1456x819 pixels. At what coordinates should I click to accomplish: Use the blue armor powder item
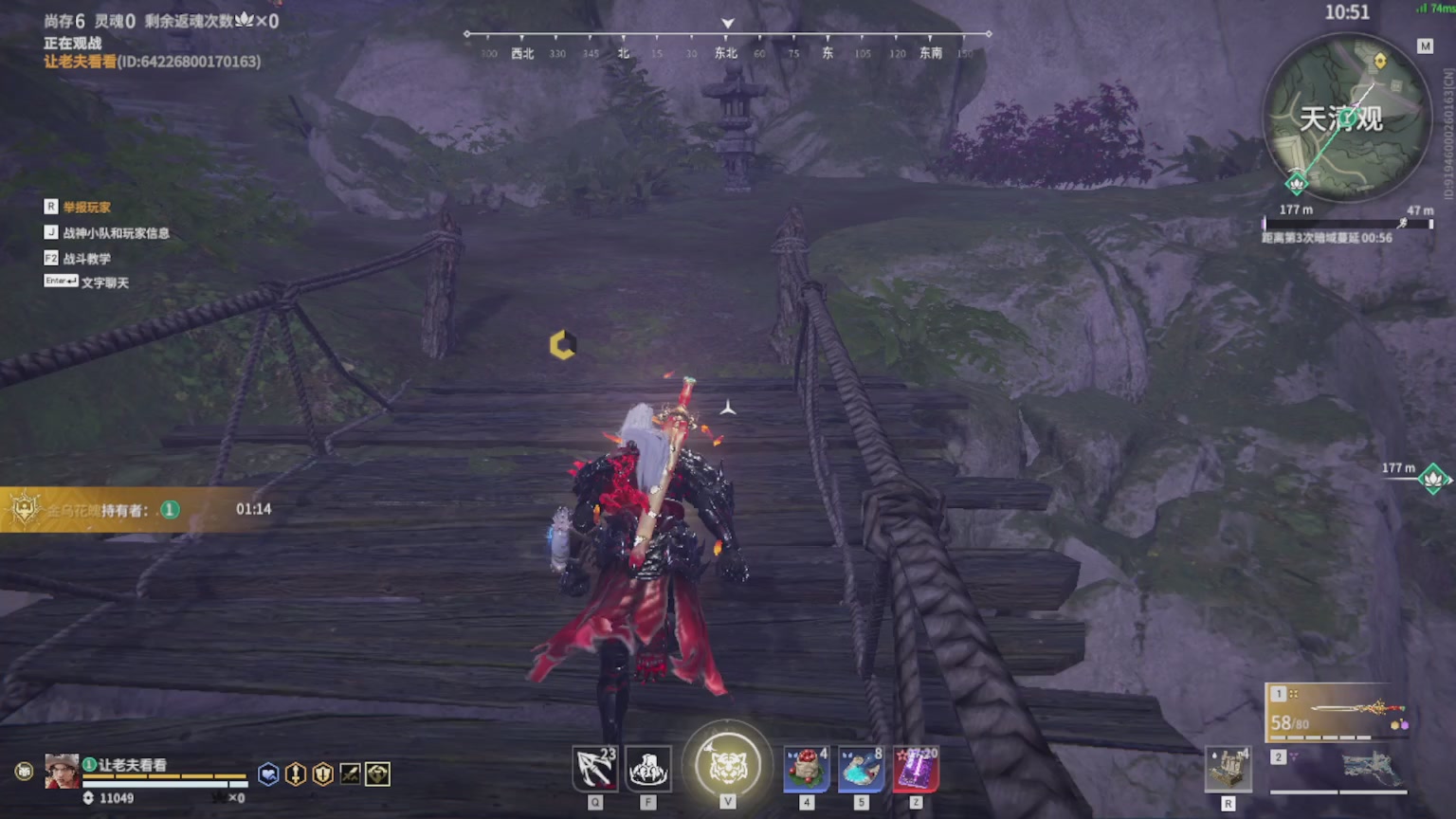861,769
